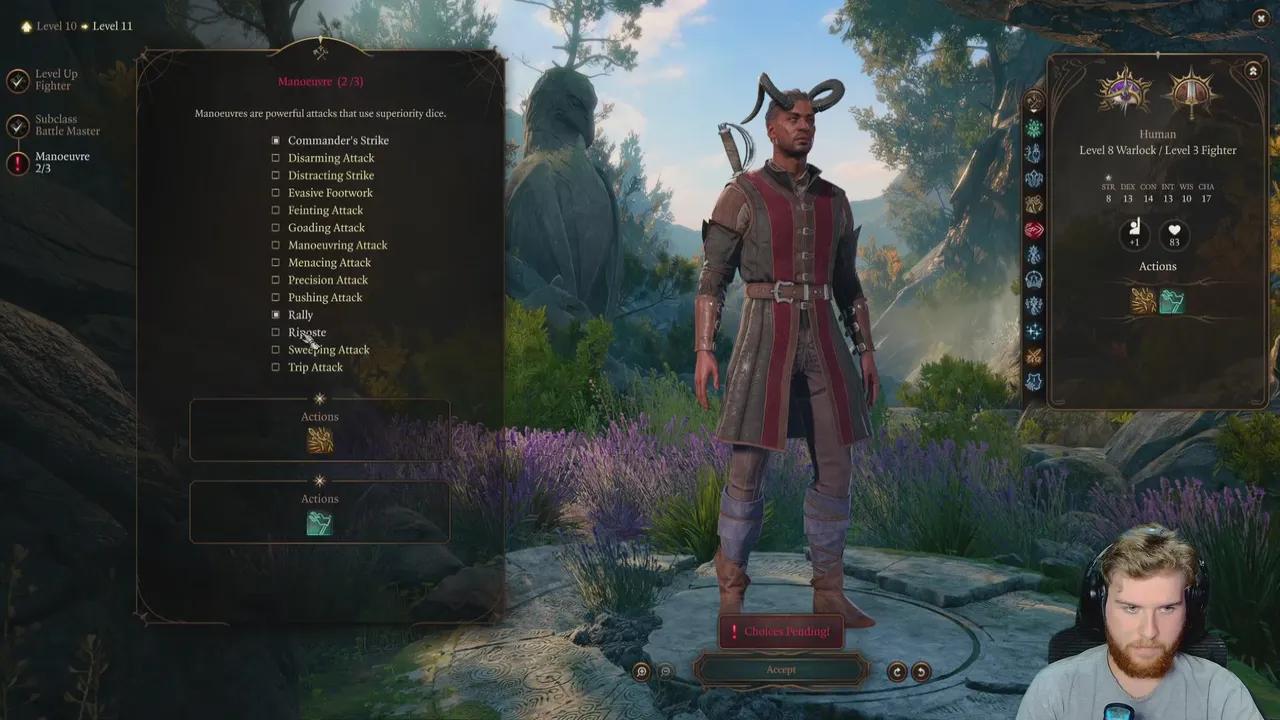Collapse the character stats panel with the top arrow
Image resolution: width=1280 pixels, height=720 pixels.
[x=1253, y=71]
